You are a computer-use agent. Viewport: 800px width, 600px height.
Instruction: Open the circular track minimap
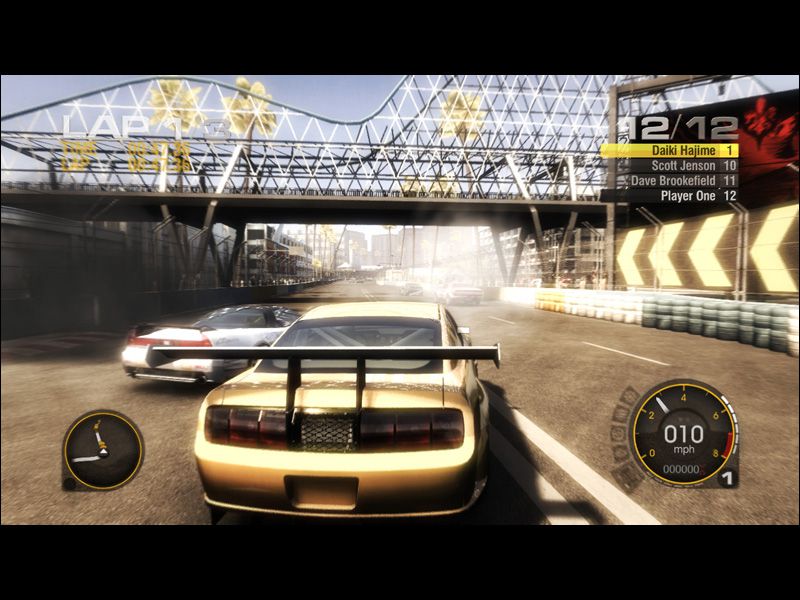pyautogui.click(x=102, y=450)
